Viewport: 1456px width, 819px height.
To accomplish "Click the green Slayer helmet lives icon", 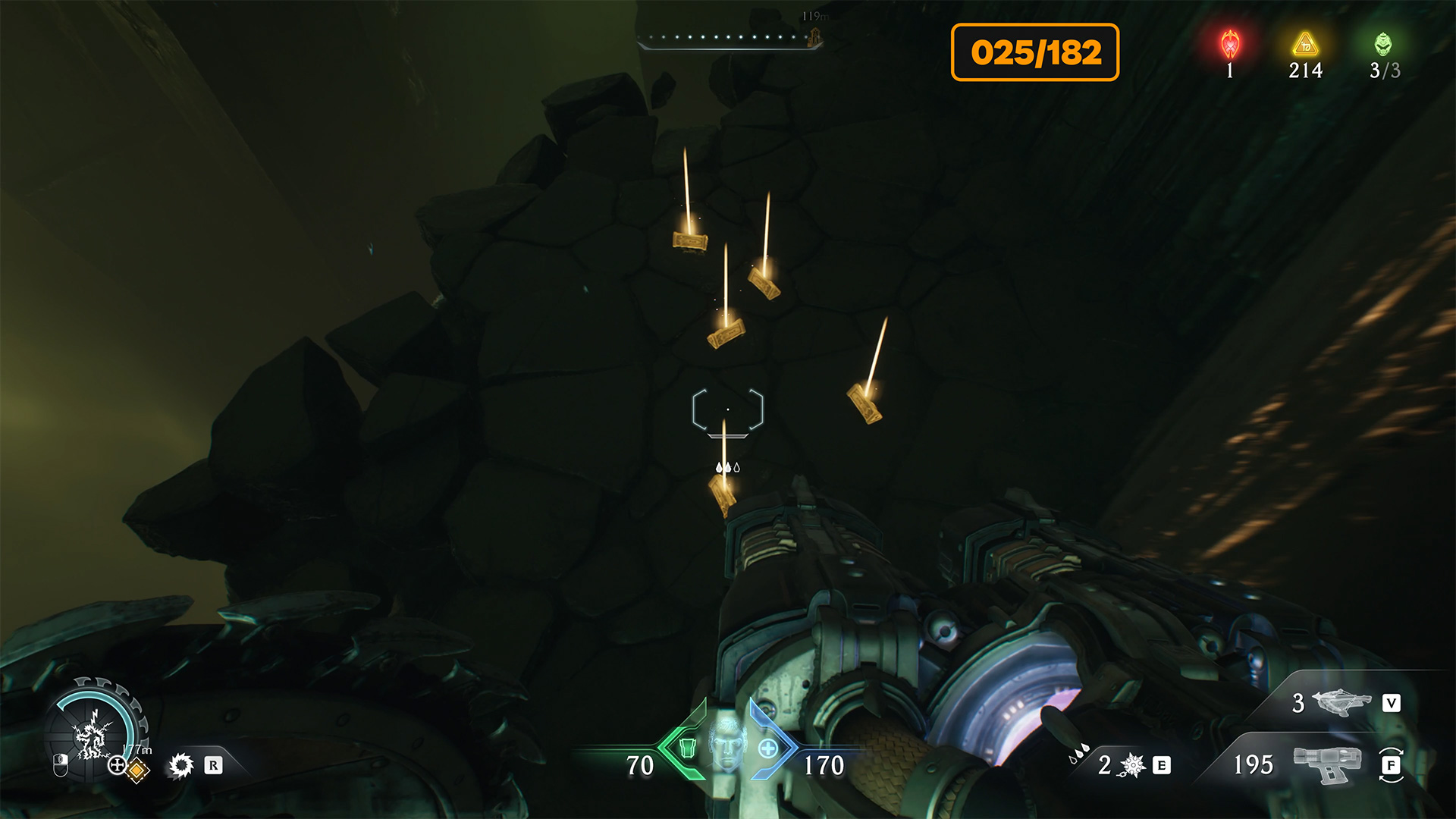I will click(x=1383, y=45).
